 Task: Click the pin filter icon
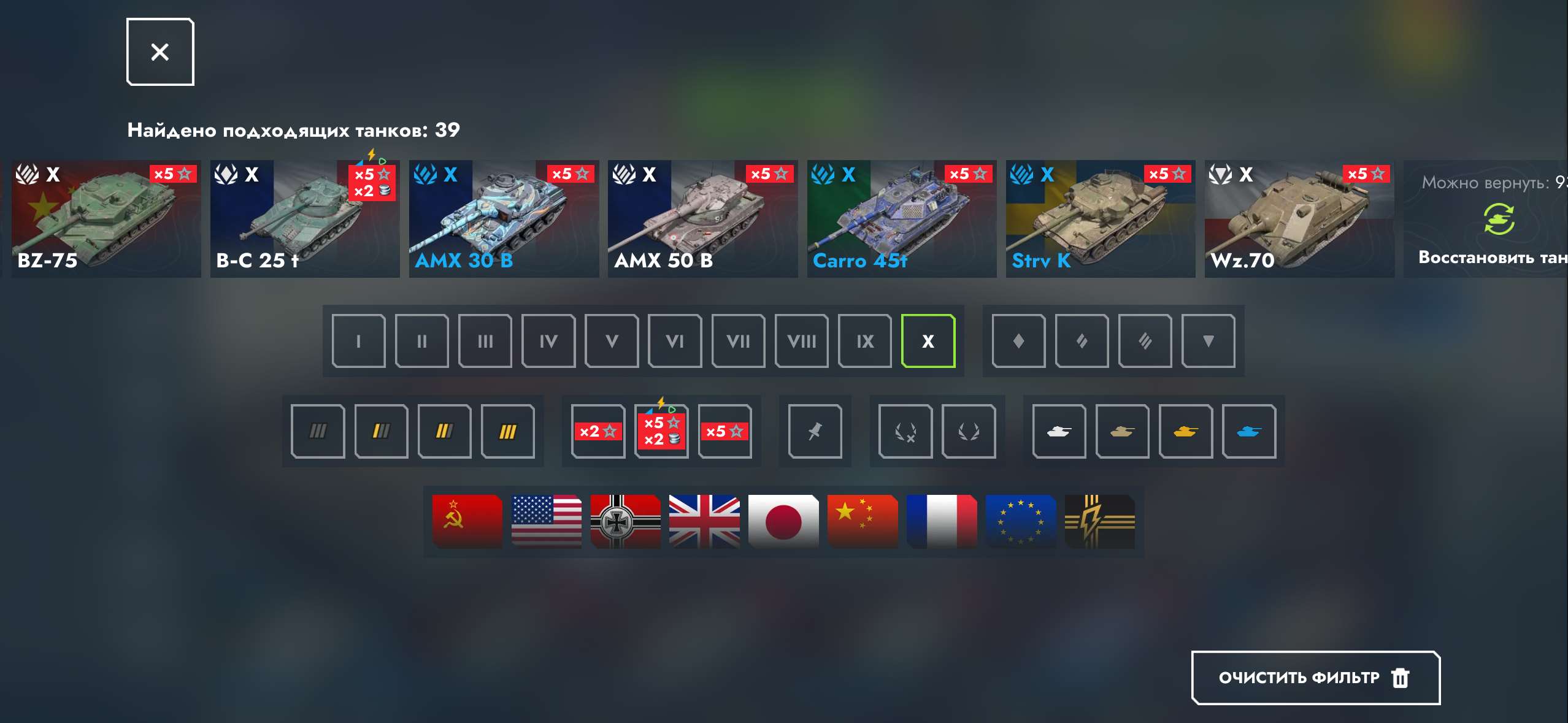click(815, 431)
